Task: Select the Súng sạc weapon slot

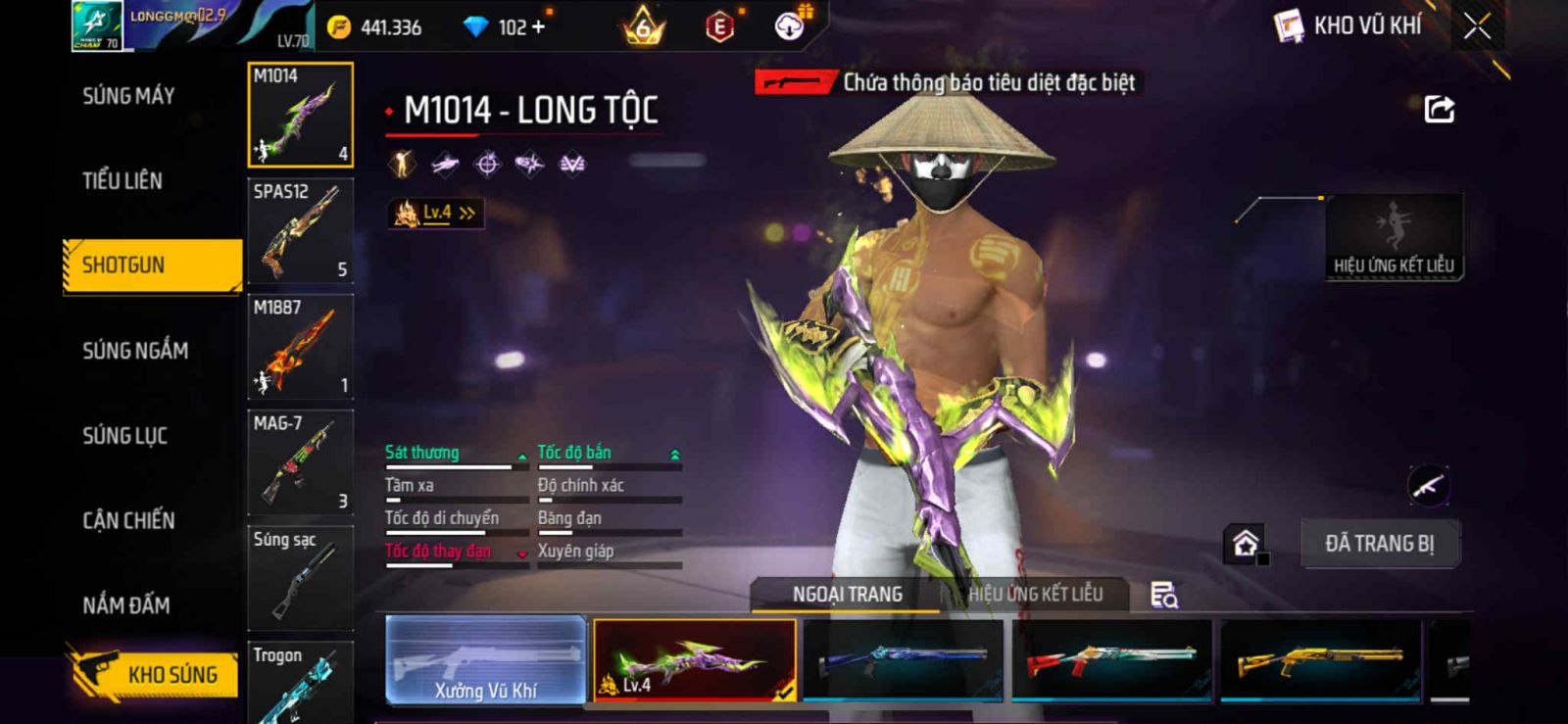Action: (x=300, y=578)
